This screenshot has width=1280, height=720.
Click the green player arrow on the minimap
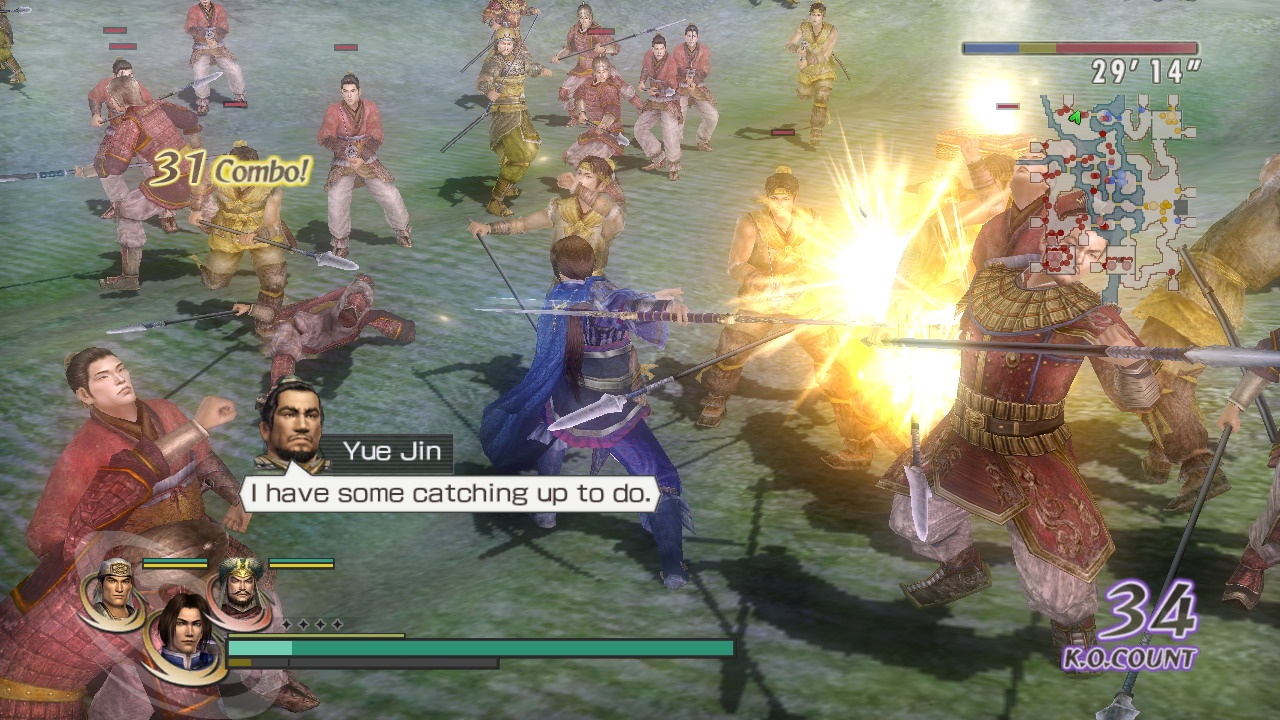1075,116
